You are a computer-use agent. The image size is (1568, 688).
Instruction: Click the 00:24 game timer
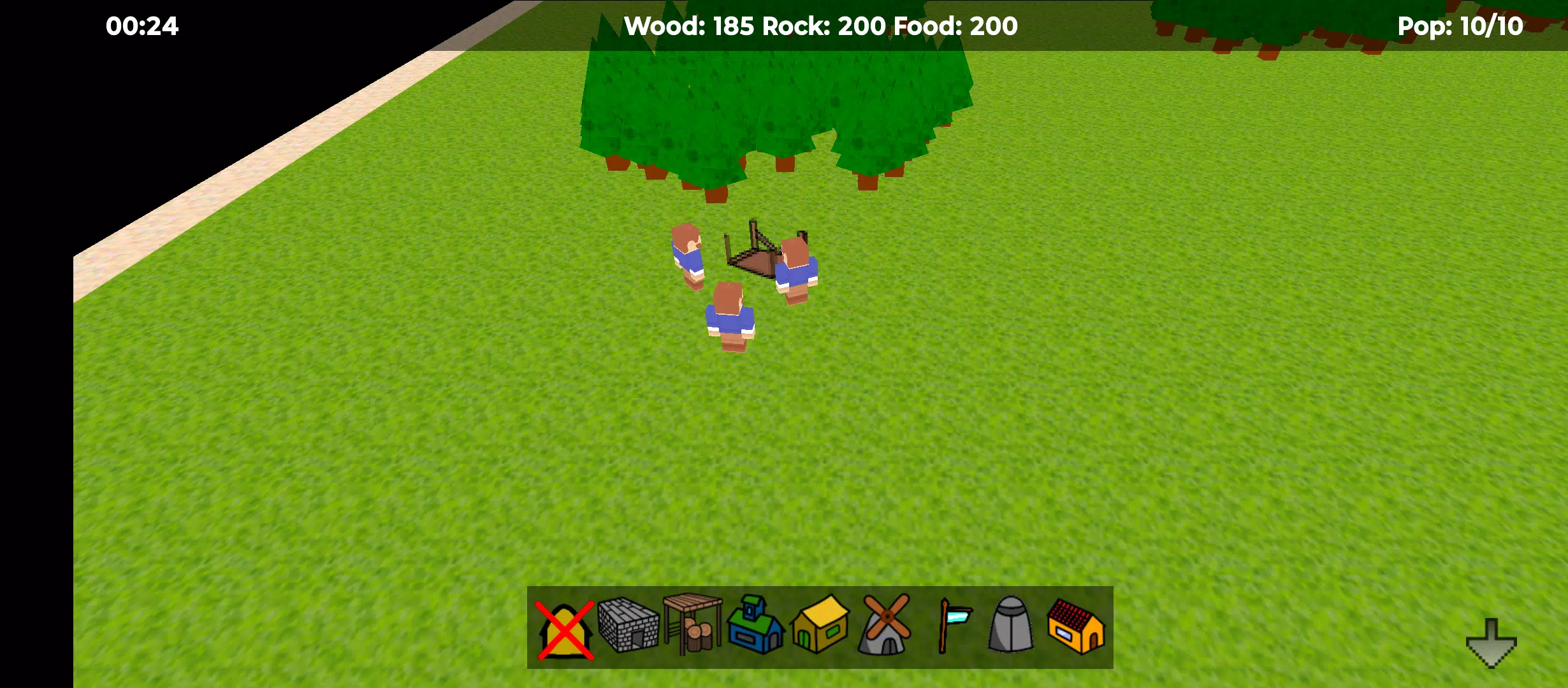pyautogui.click(x=142, y=27)
